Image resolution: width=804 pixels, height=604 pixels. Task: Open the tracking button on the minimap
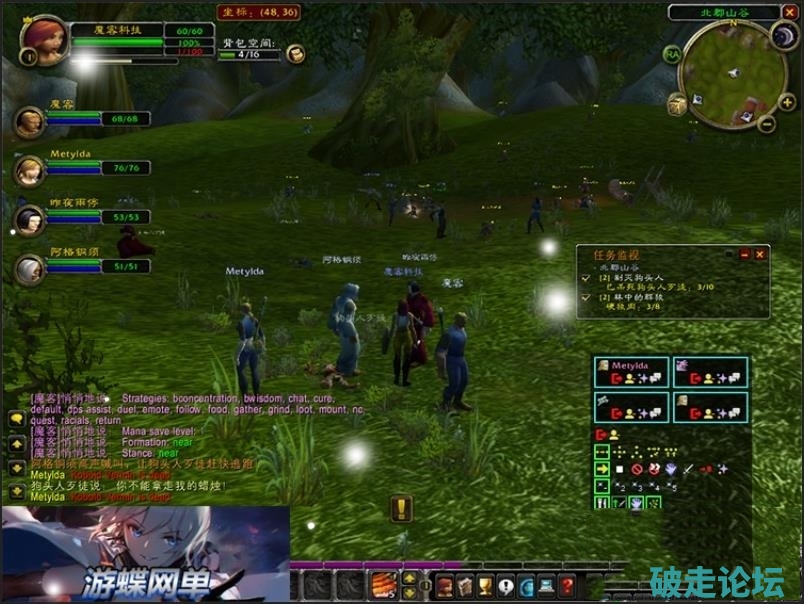pyautogui.click(x=677, y=104)
